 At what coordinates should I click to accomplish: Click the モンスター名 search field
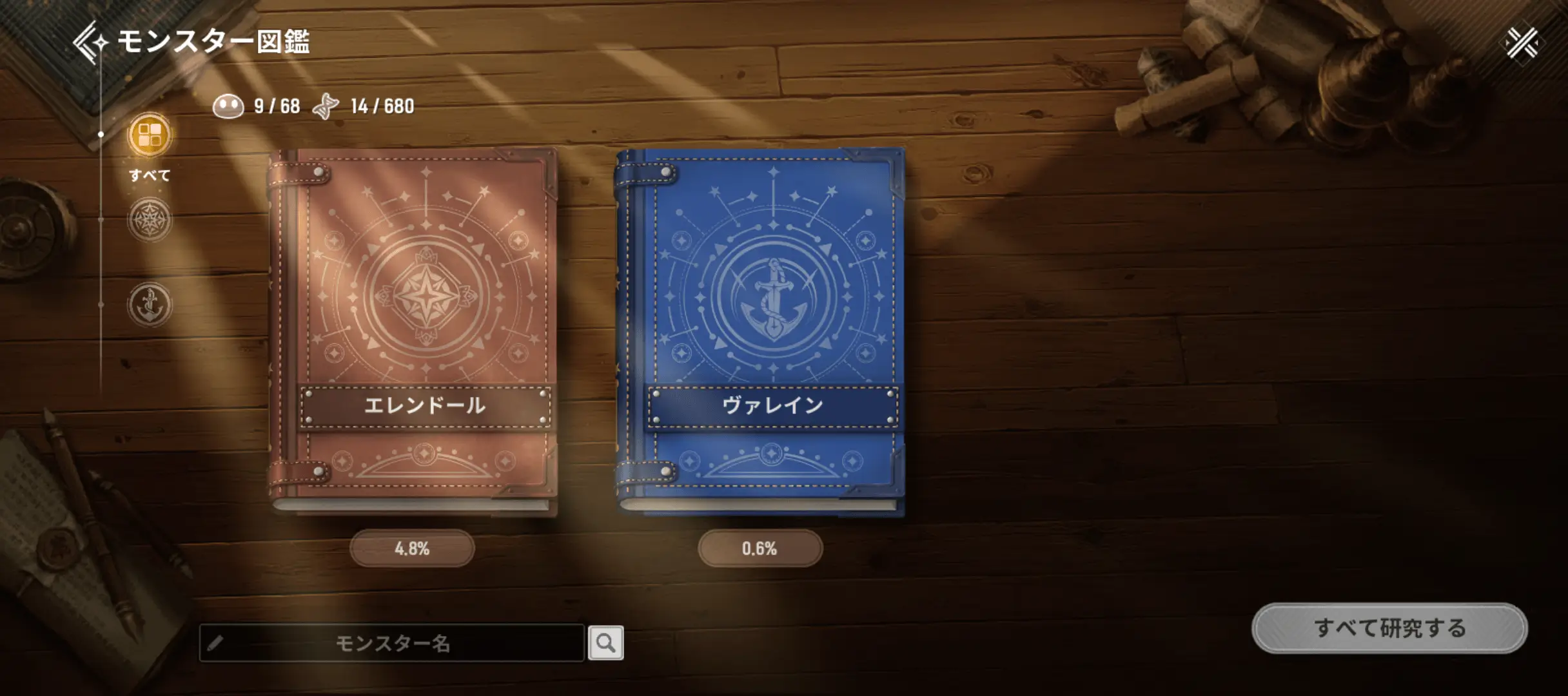(392, 643)
